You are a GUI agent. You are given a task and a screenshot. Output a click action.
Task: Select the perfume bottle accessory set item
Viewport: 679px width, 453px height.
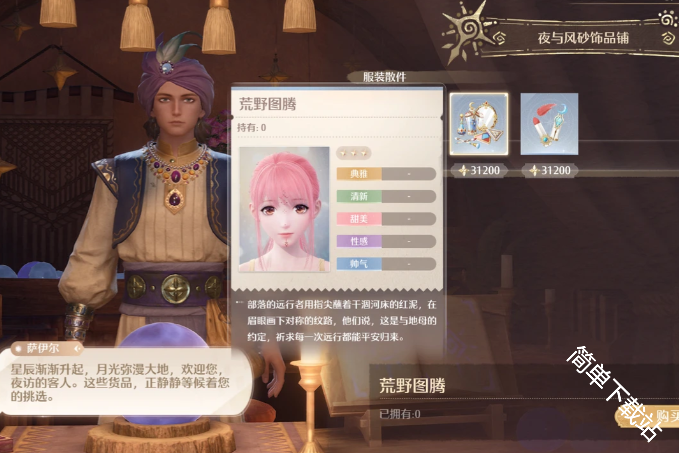(479, 124)
